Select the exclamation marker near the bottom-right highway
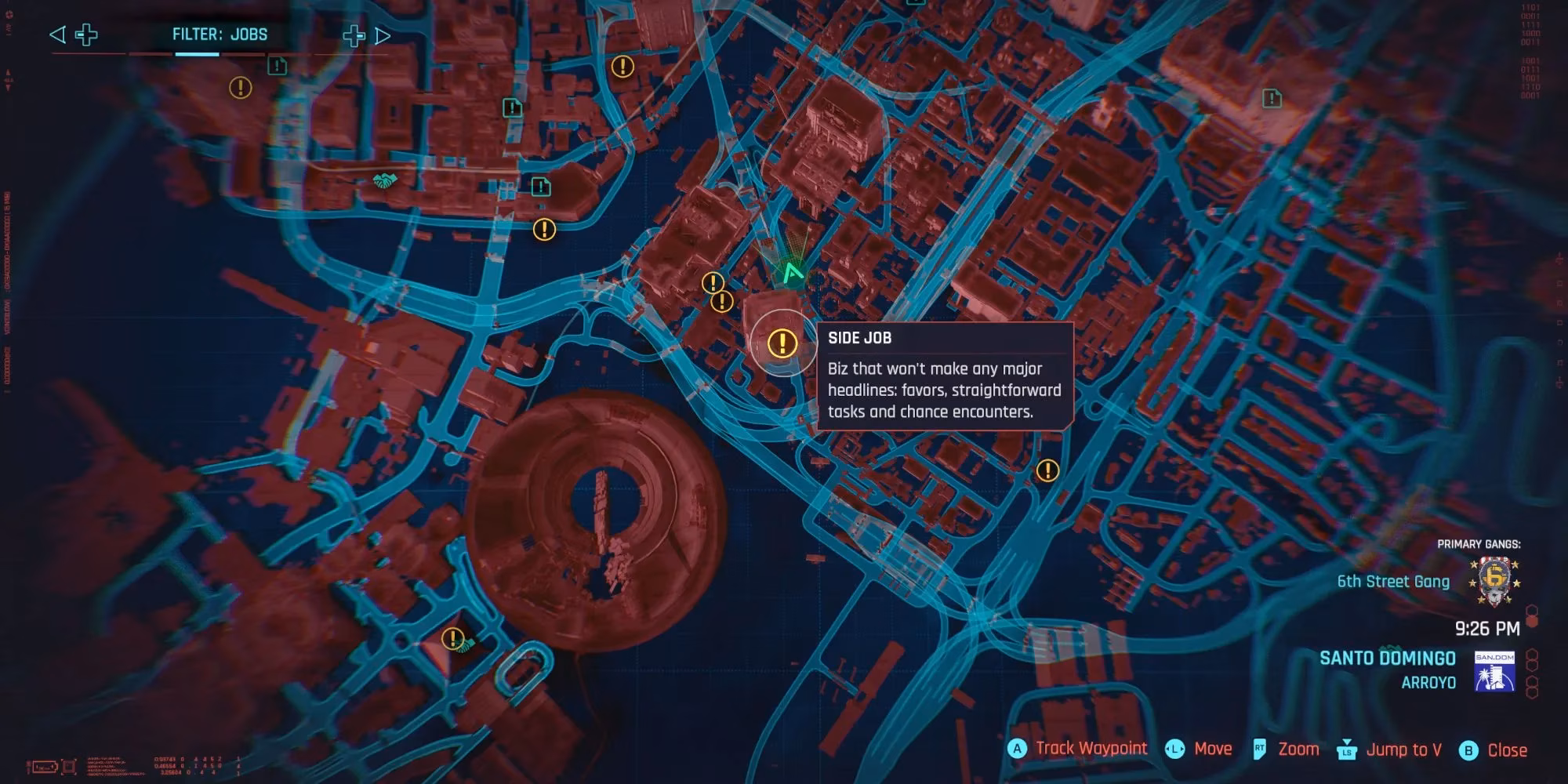Image resolution: width=1568 pixels, height=784 pixels. coord(1048,470)
